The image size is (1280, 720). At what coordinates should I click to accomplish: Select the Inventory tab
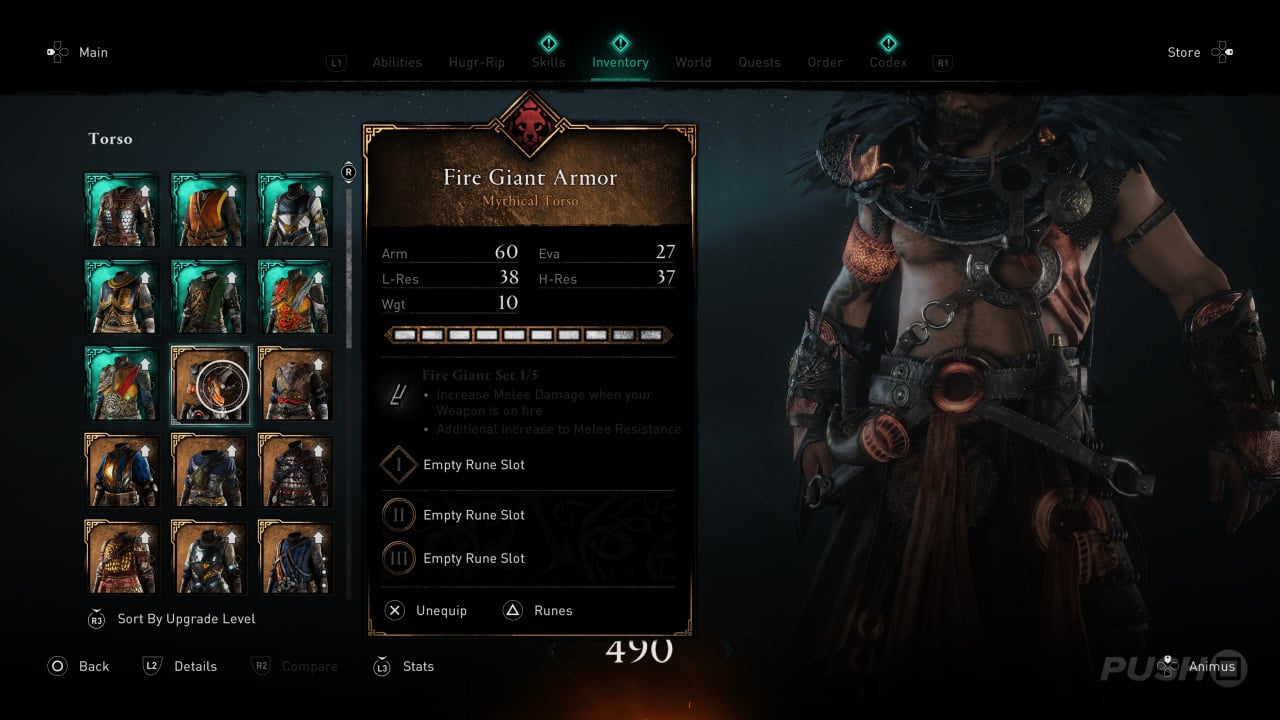pos(620,62)
